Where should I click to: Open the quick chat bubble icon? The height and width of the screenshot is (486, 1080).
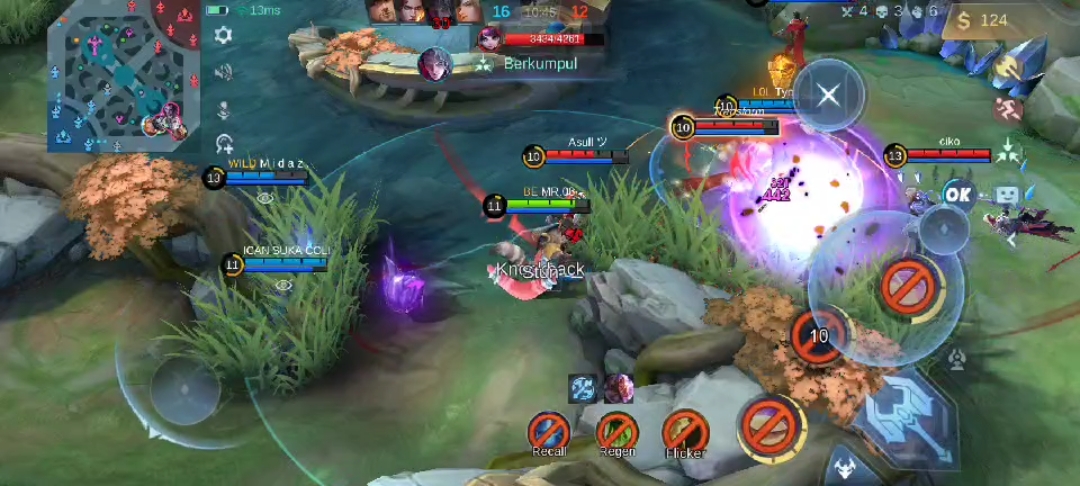pos(1006,195)
